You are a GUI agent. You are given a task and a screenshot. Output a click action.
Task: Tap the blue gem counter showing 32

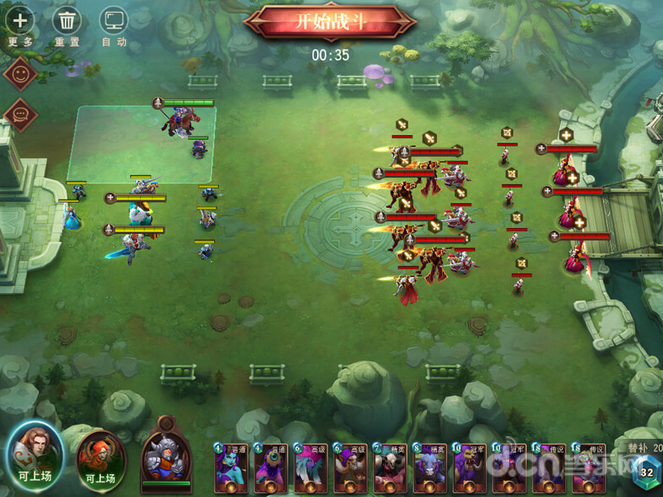[647, 471]
